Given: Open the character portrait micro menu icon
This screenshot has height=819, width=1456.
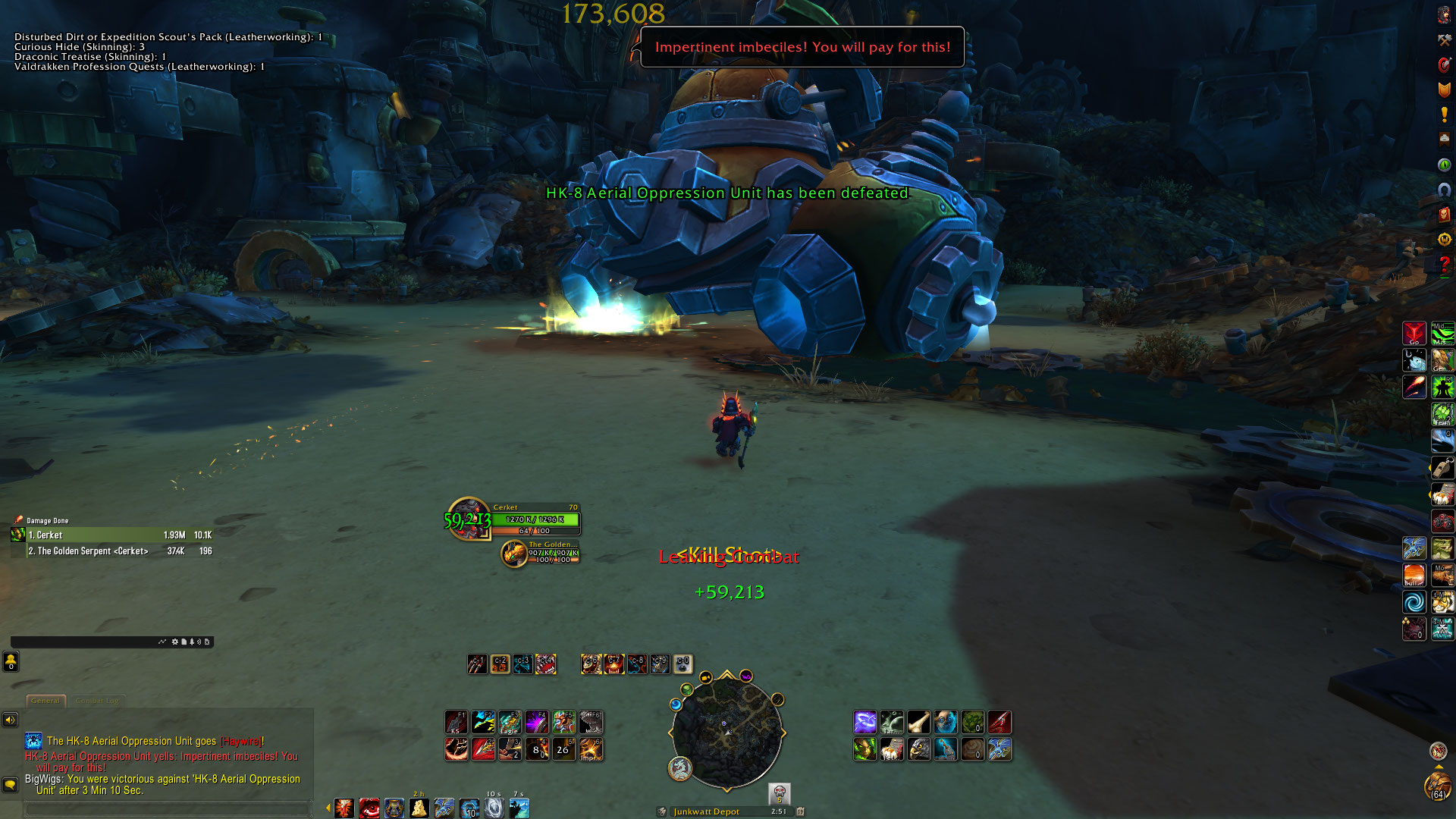Looking at the screenshot, I should (x=1444, y=14).
